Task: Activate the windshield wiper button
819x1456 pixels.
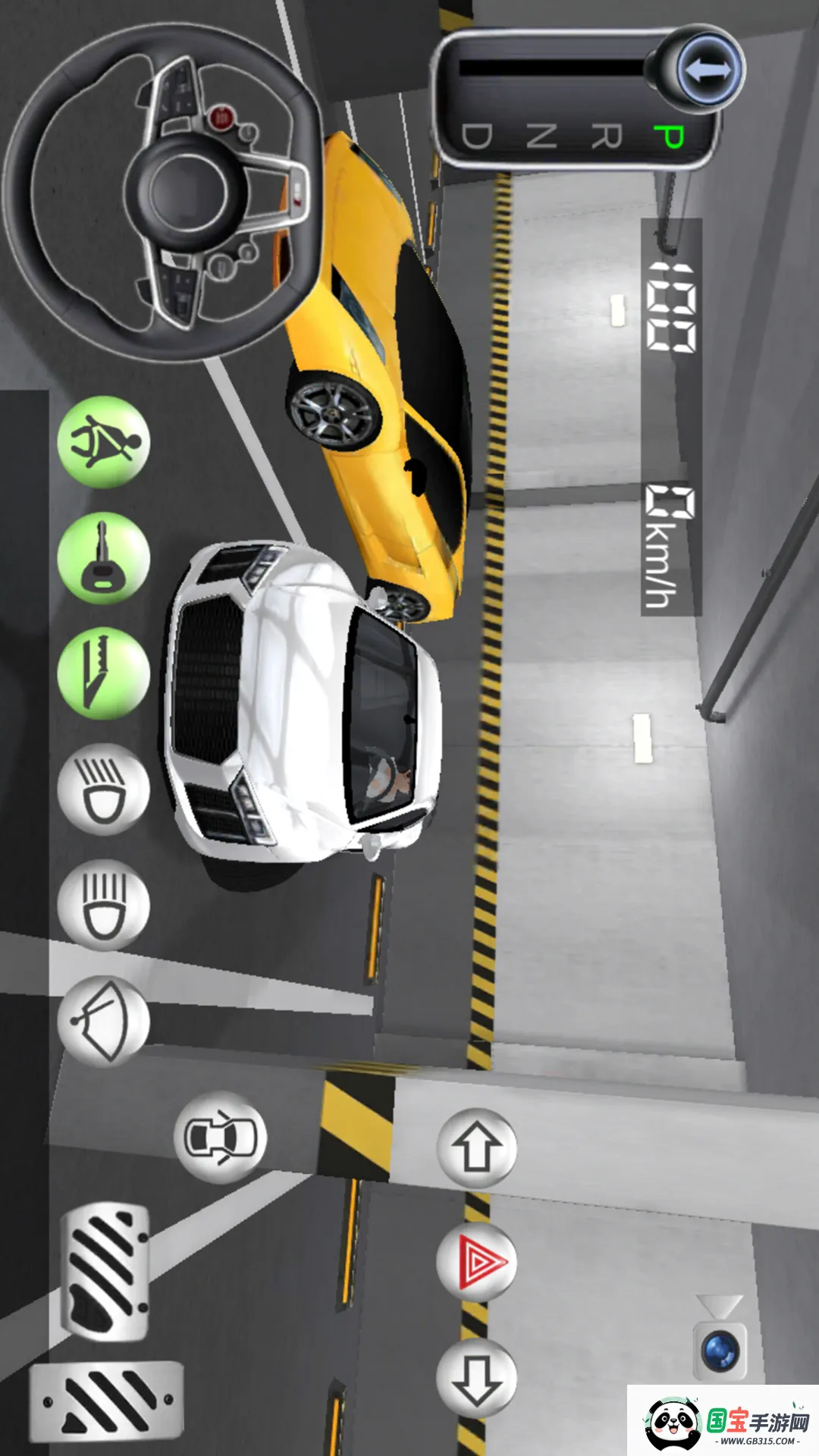Action: (x=104, y=1021)
